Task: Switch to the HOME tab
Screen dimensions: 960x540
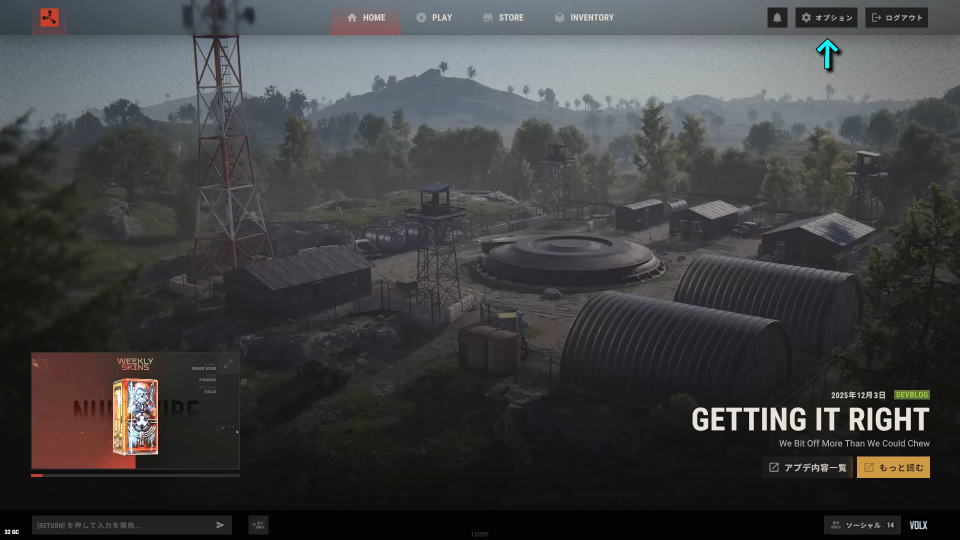Action: pyautogui.click(x=365, y=18)
